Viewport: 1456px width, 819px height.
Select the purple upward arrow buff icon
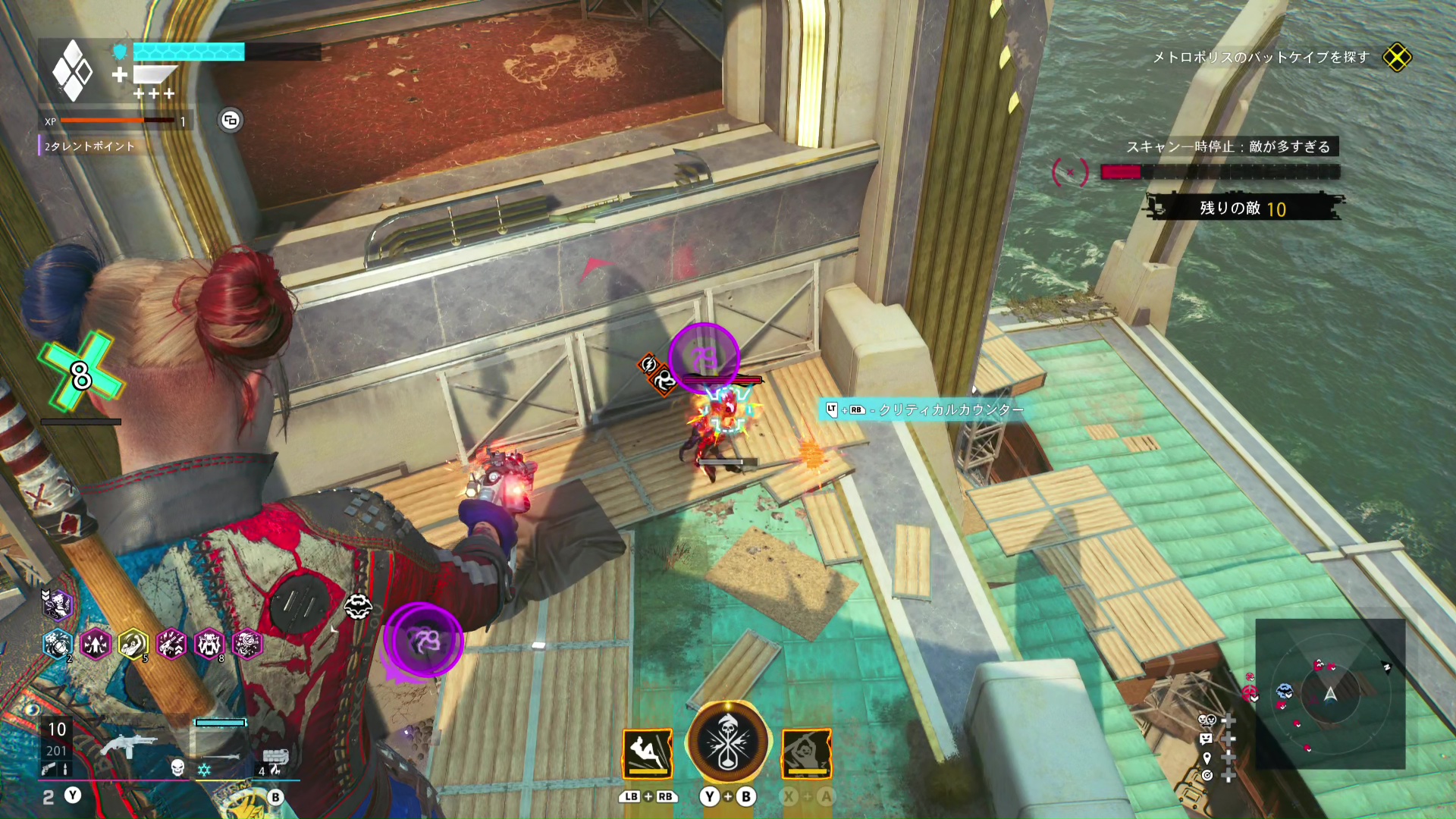(96, 645)
